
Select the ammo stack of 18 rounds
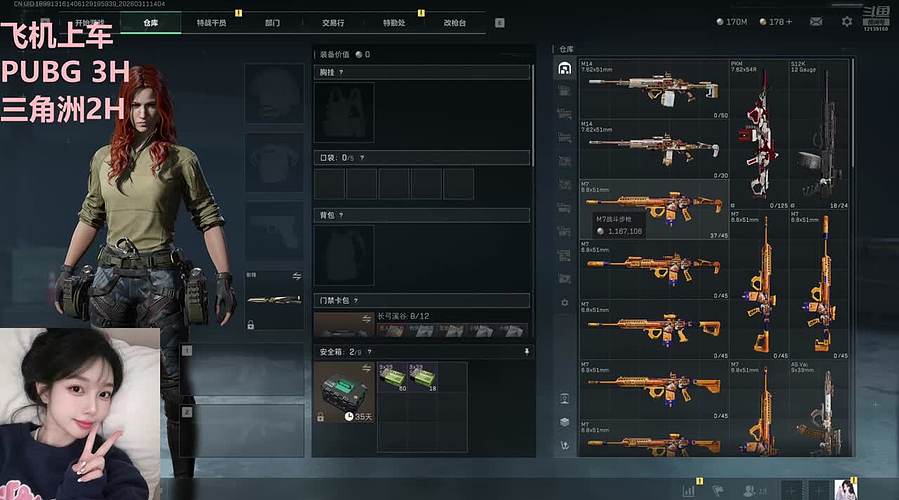click(x=421, y=377)
